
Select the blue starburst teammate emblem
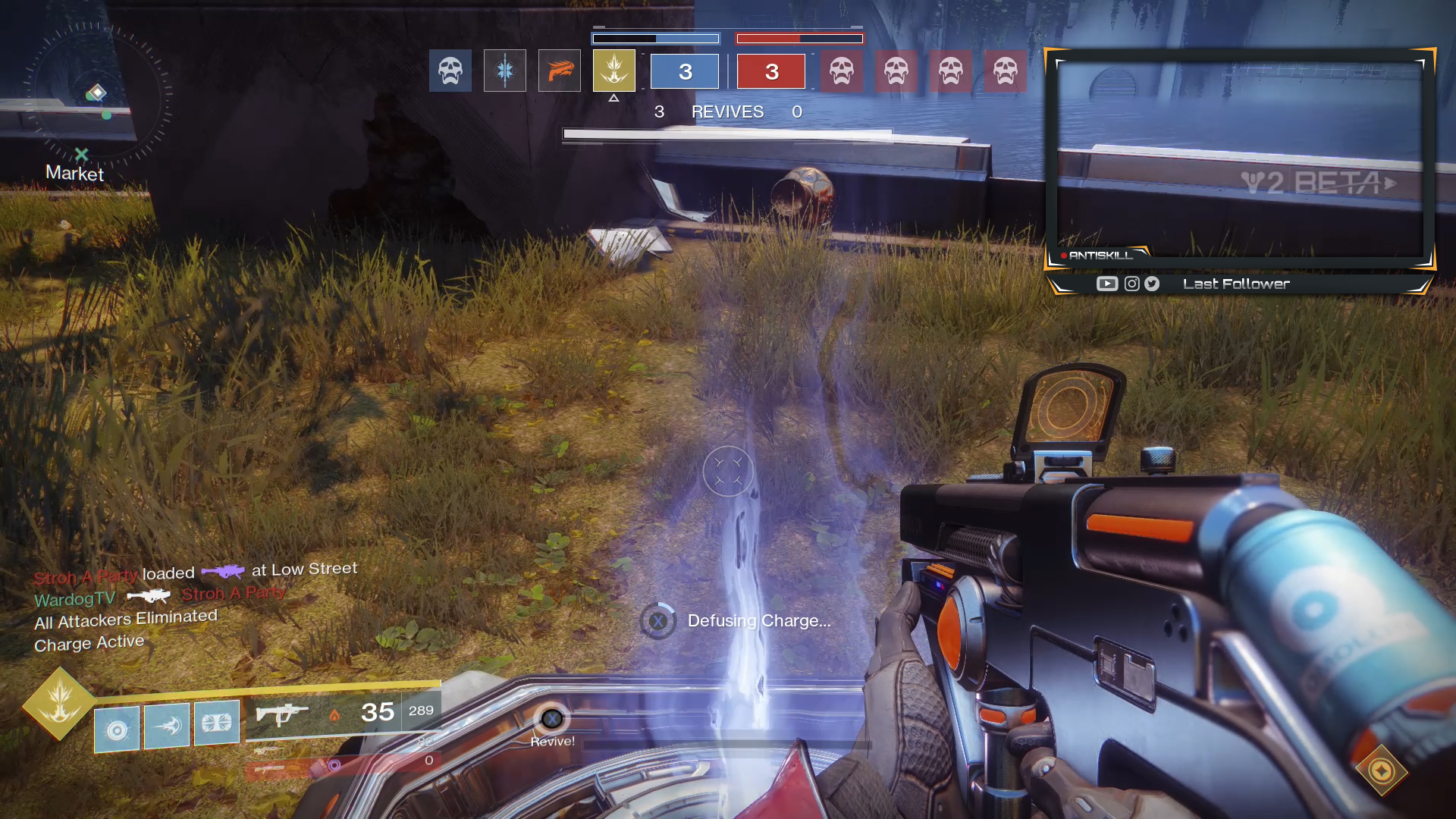click(505, 71)
